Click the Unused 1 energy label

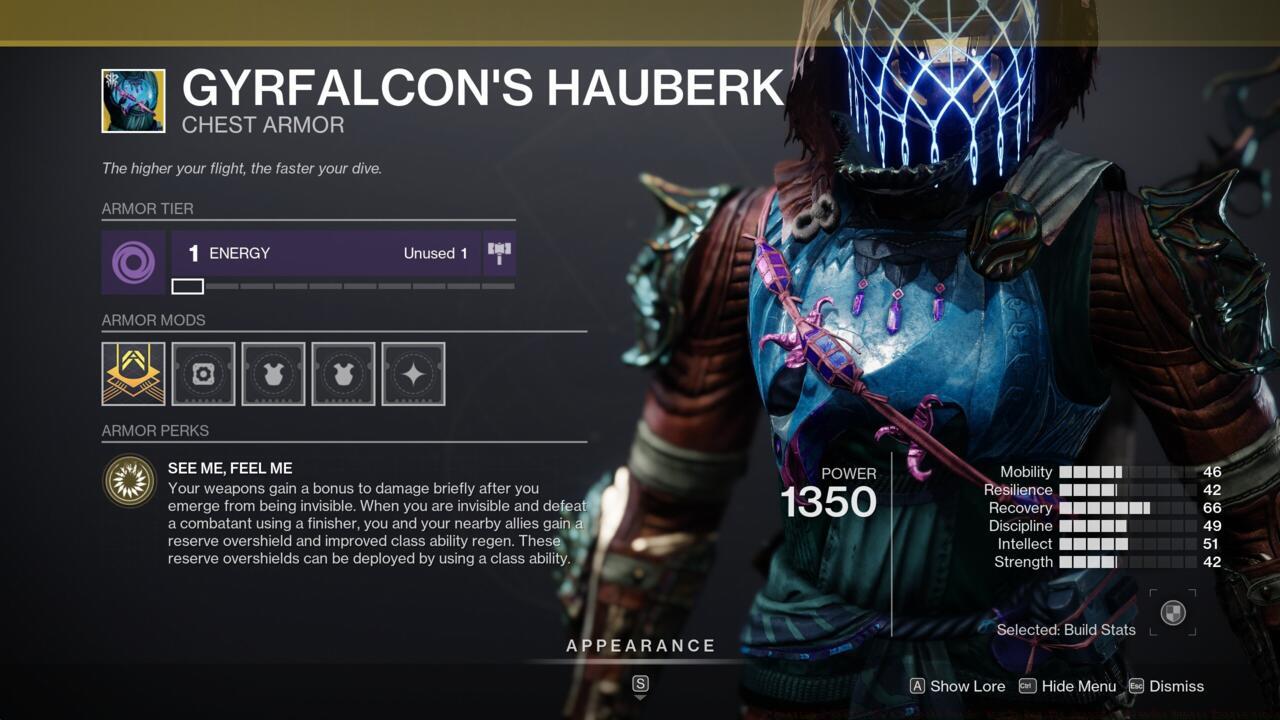pos(434,253)
